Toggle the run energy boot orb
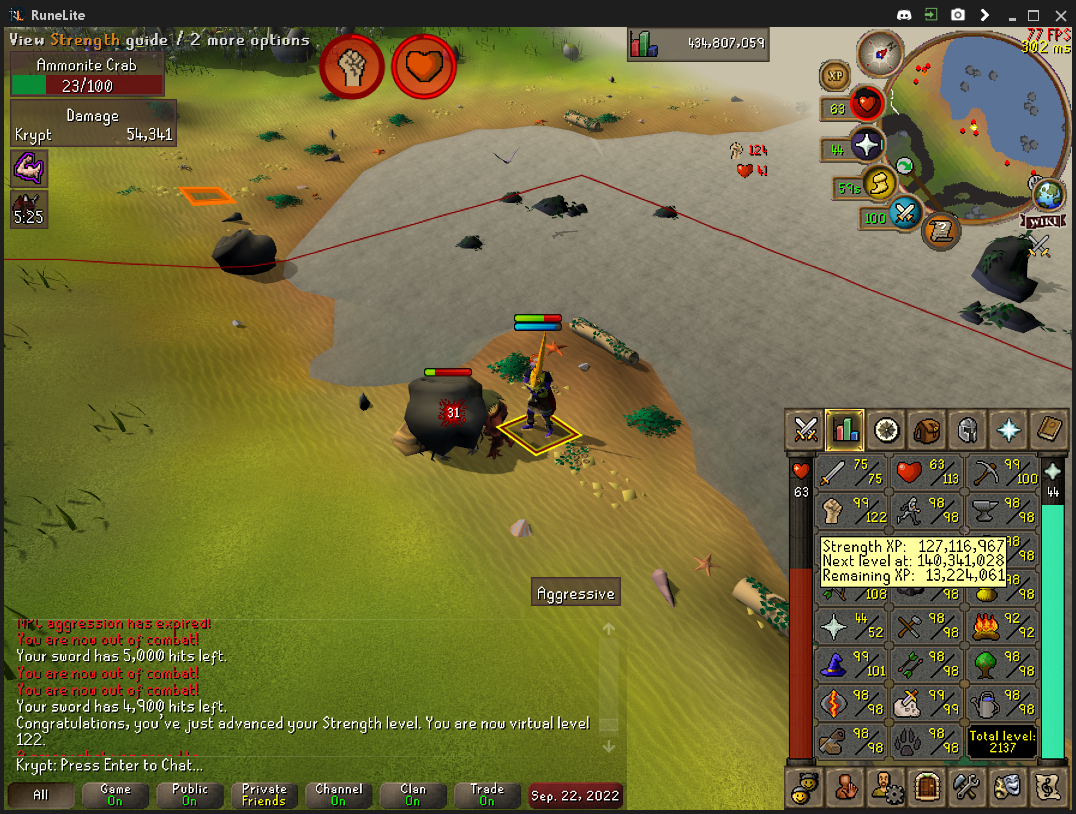 tap(877, 184)
